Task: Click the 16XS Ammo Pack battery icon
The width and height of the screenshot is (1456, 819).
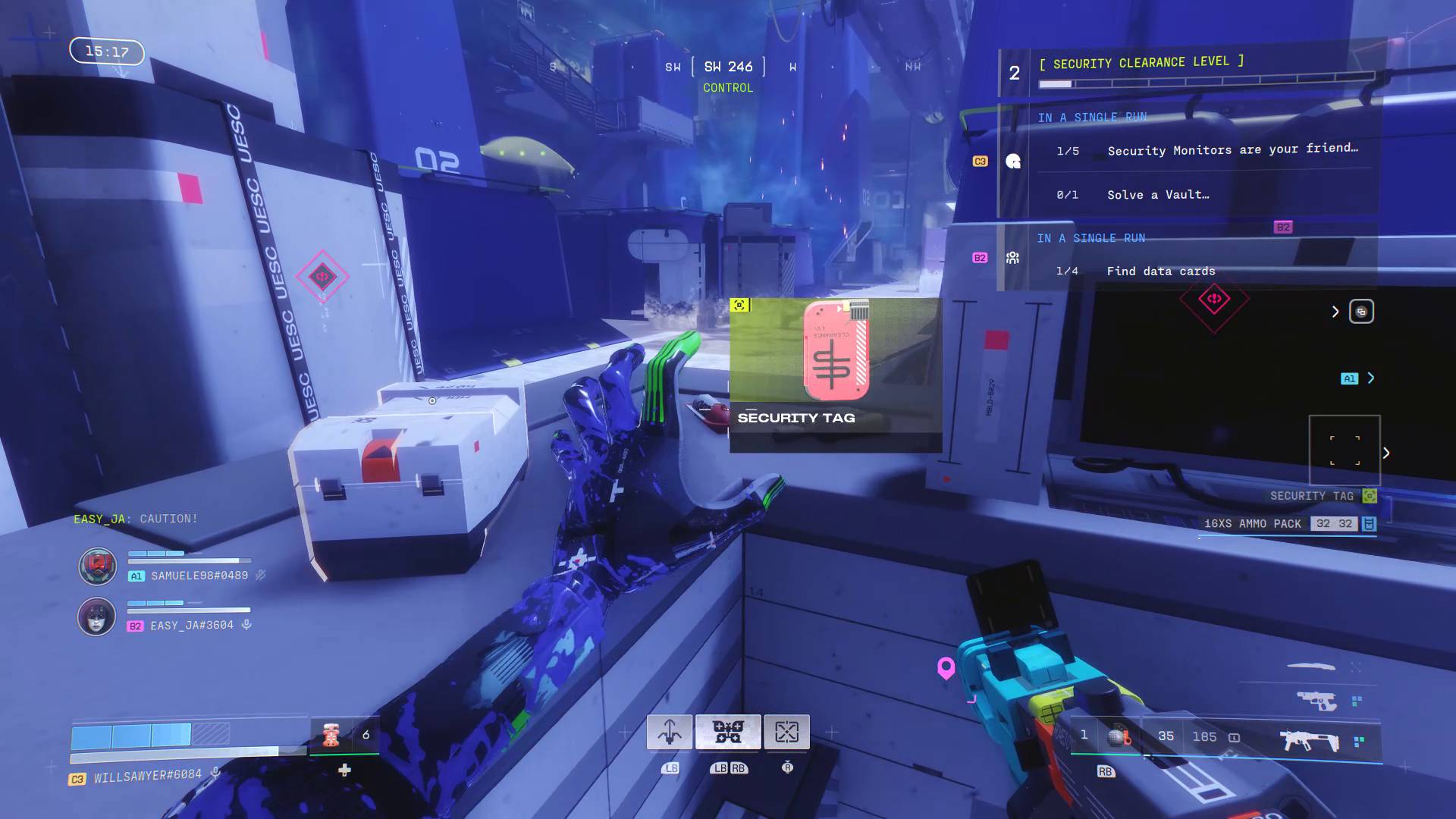Action: point(1370,523)
